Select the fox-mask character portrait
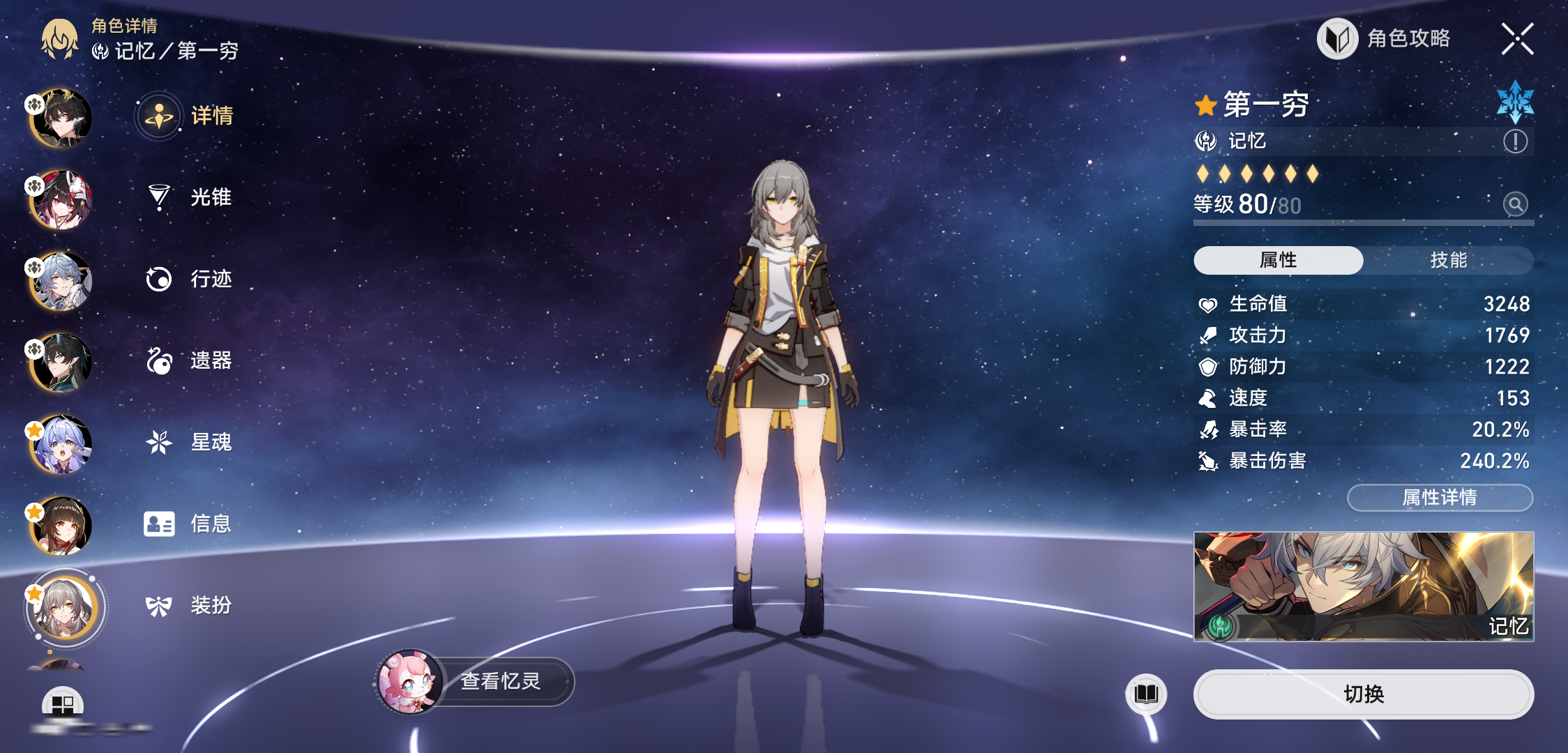 [61, 200]
